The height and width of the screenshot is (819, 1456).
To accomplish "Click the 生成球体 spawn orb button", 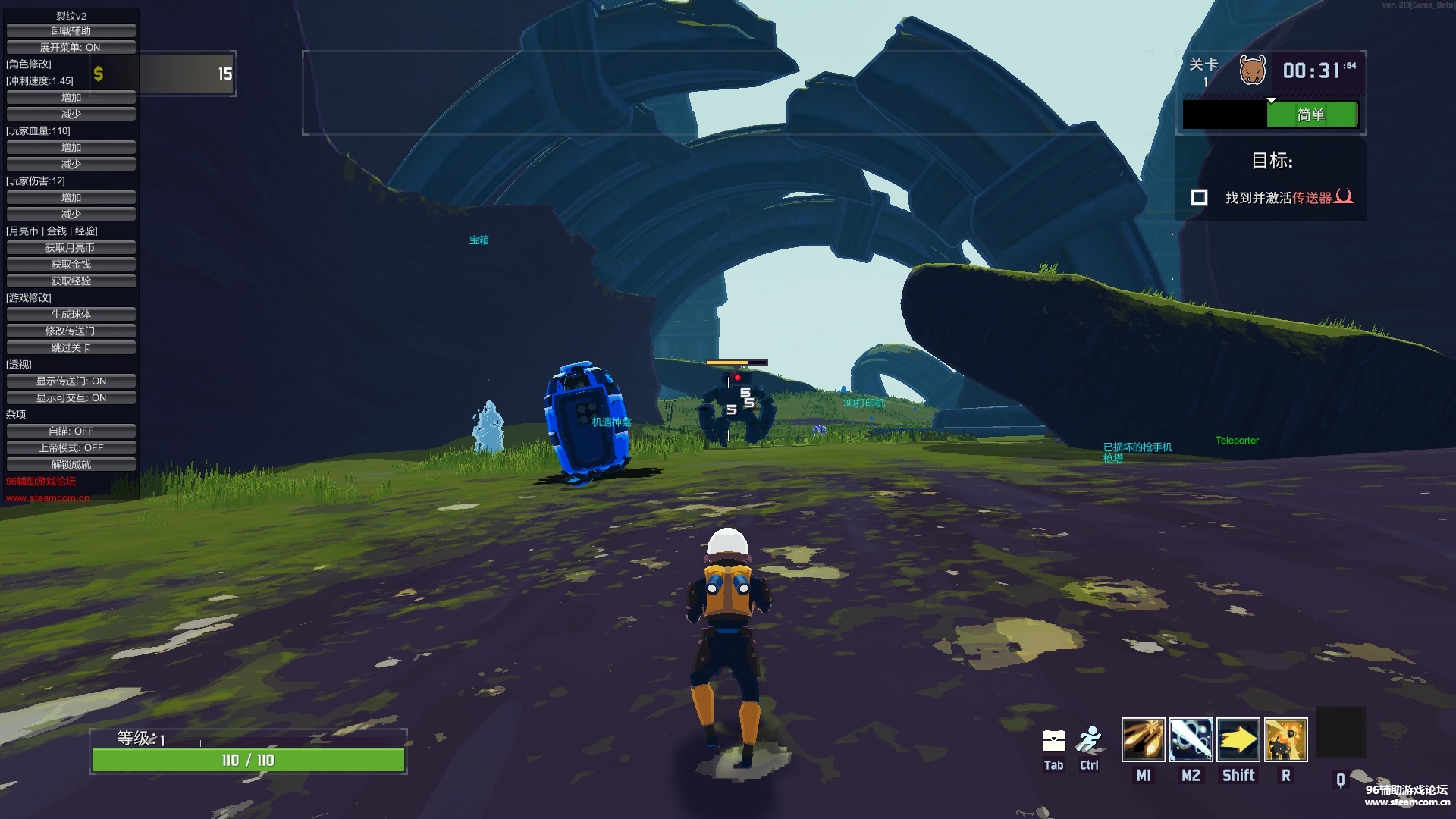I will coord(71,315).
